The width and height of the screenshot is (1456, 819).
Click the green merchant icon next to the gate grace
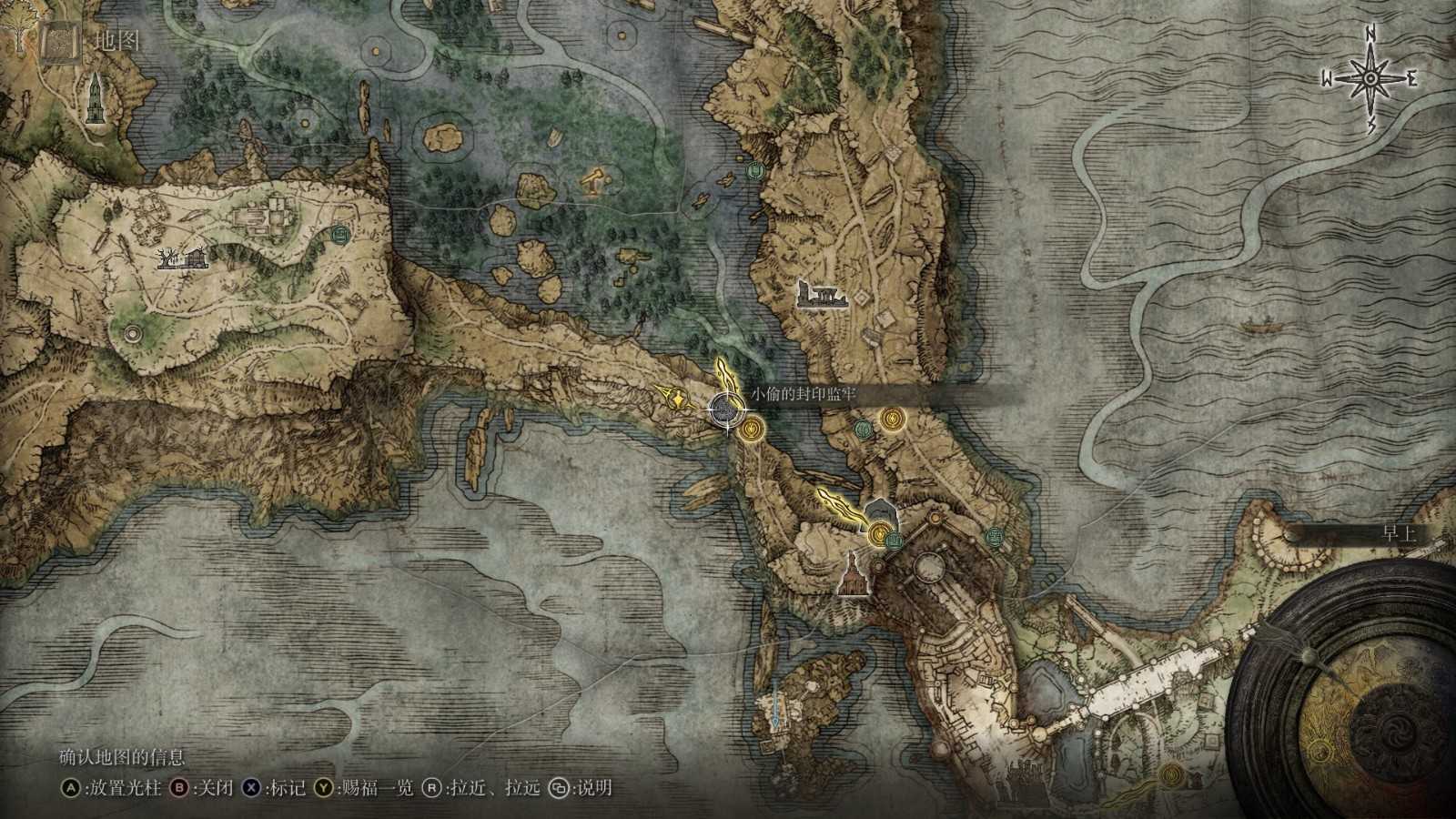point(895,539)
